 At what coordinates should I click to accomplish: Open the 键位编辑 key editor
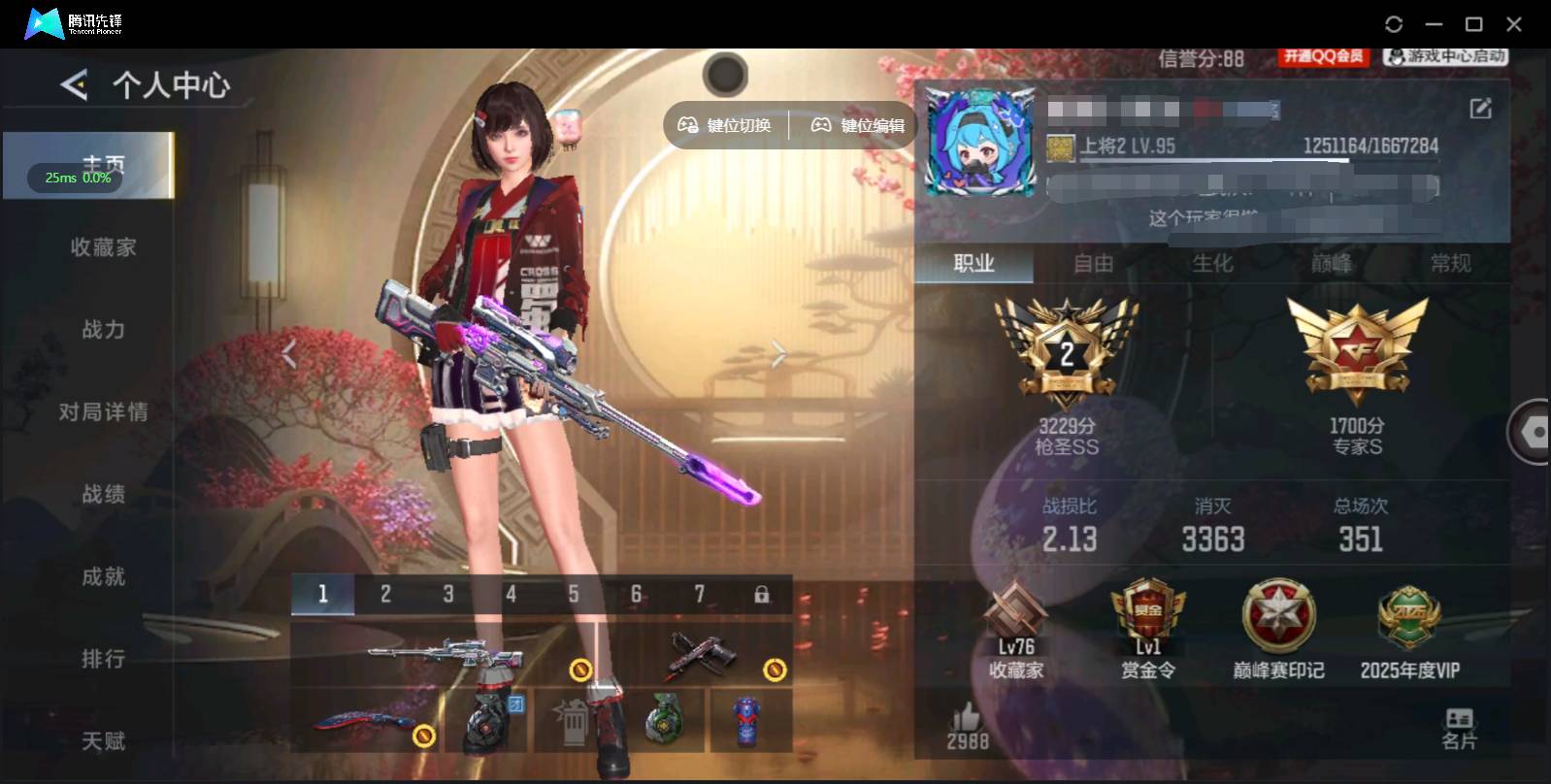[x=858, y=124]
